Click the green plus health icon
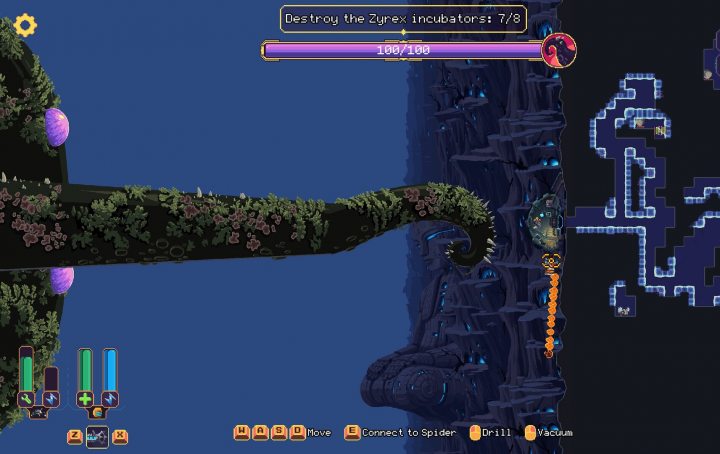 [x=85, y=399]
